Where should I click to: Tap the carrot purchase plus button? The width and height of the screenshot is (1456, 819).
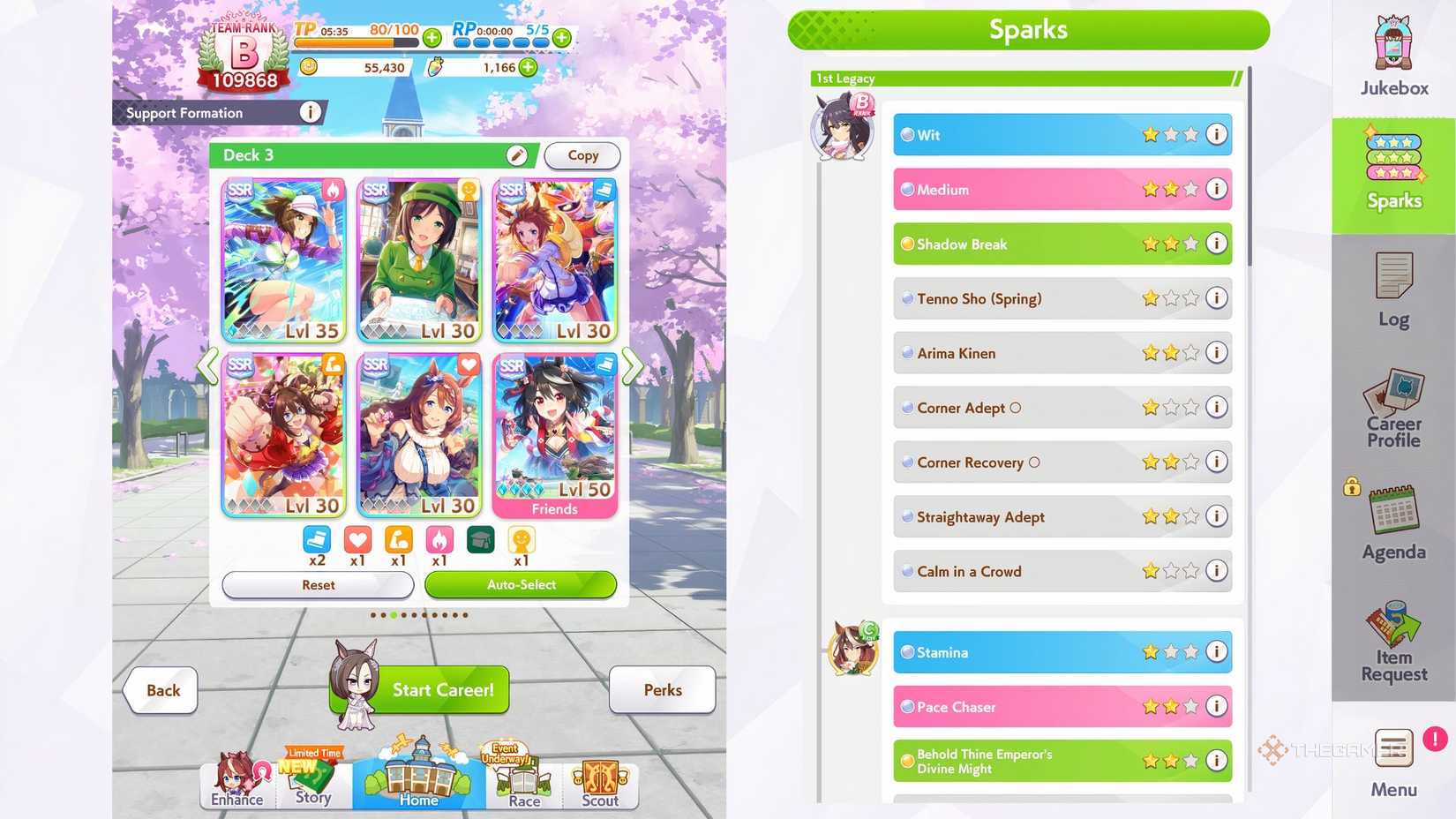pyautogui.click(x=528, y=67)
